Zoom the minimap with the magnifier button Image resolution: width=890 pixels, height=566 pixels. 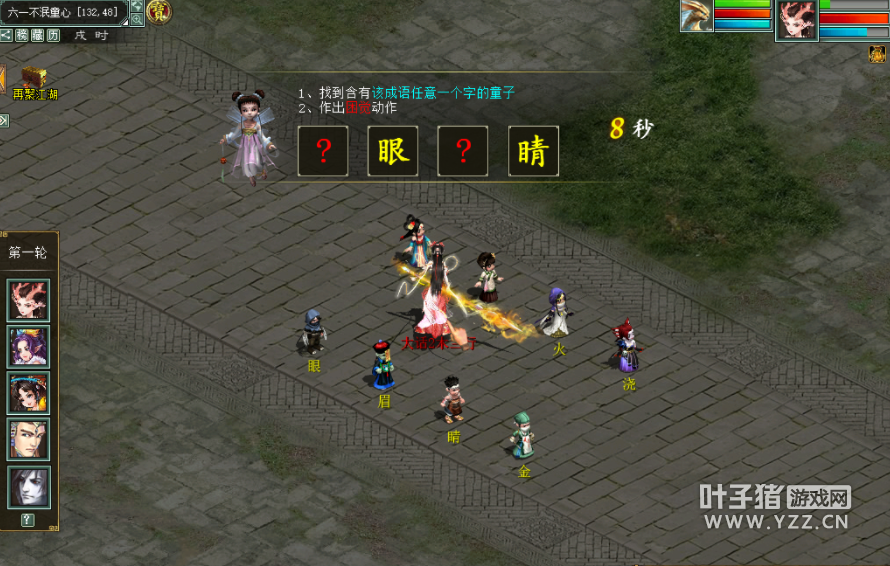click(x=137, y=19)
